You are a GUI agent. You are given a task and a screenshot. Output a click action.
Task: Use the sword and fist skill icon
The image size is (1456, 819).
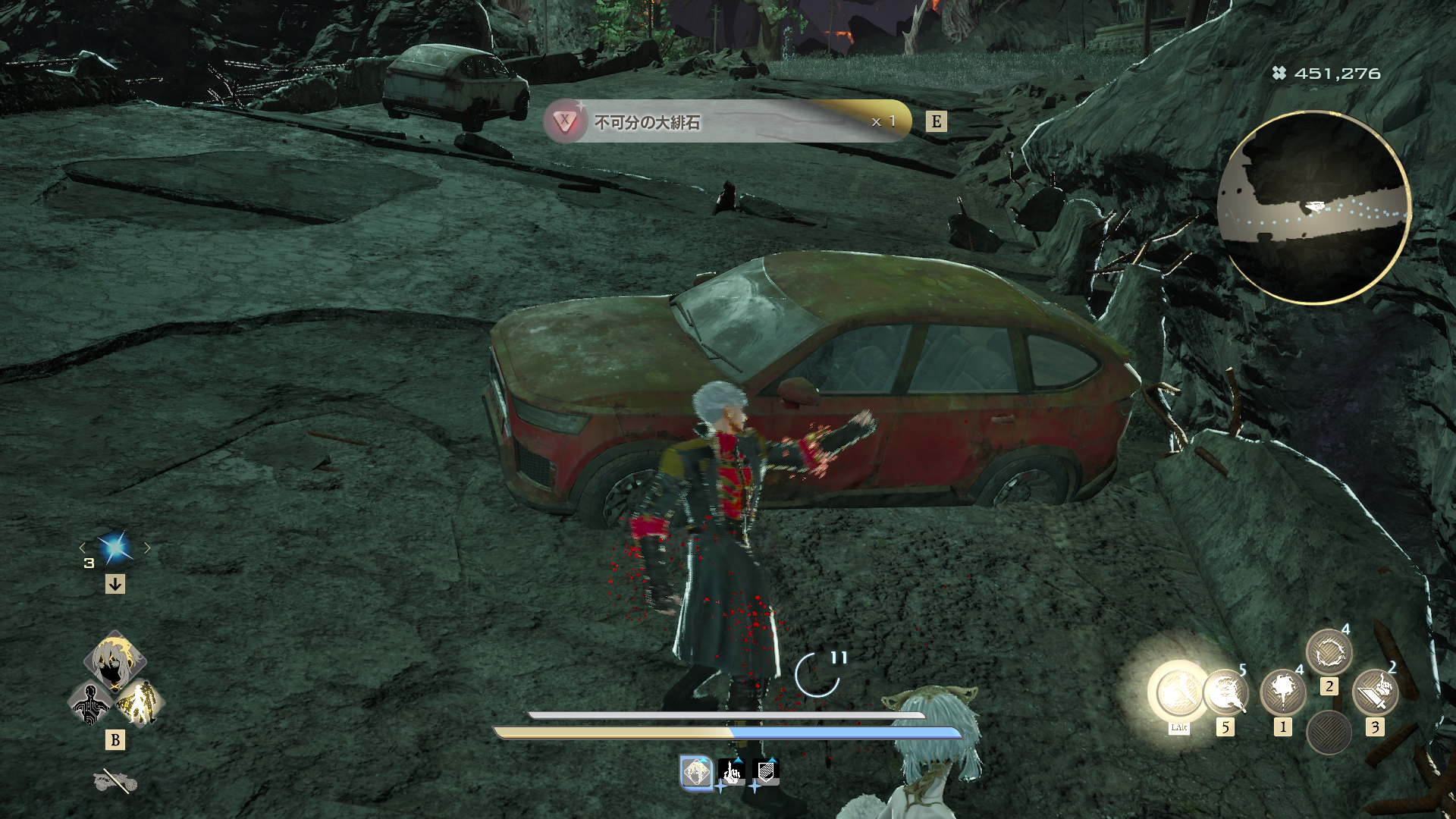[1374, 692]
